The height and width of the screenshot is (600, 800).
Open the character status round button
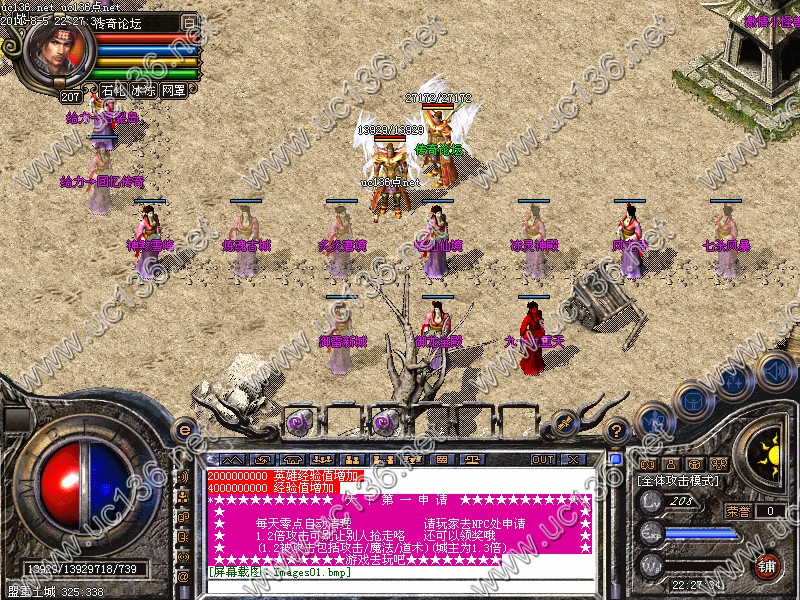tap(652, 420)
